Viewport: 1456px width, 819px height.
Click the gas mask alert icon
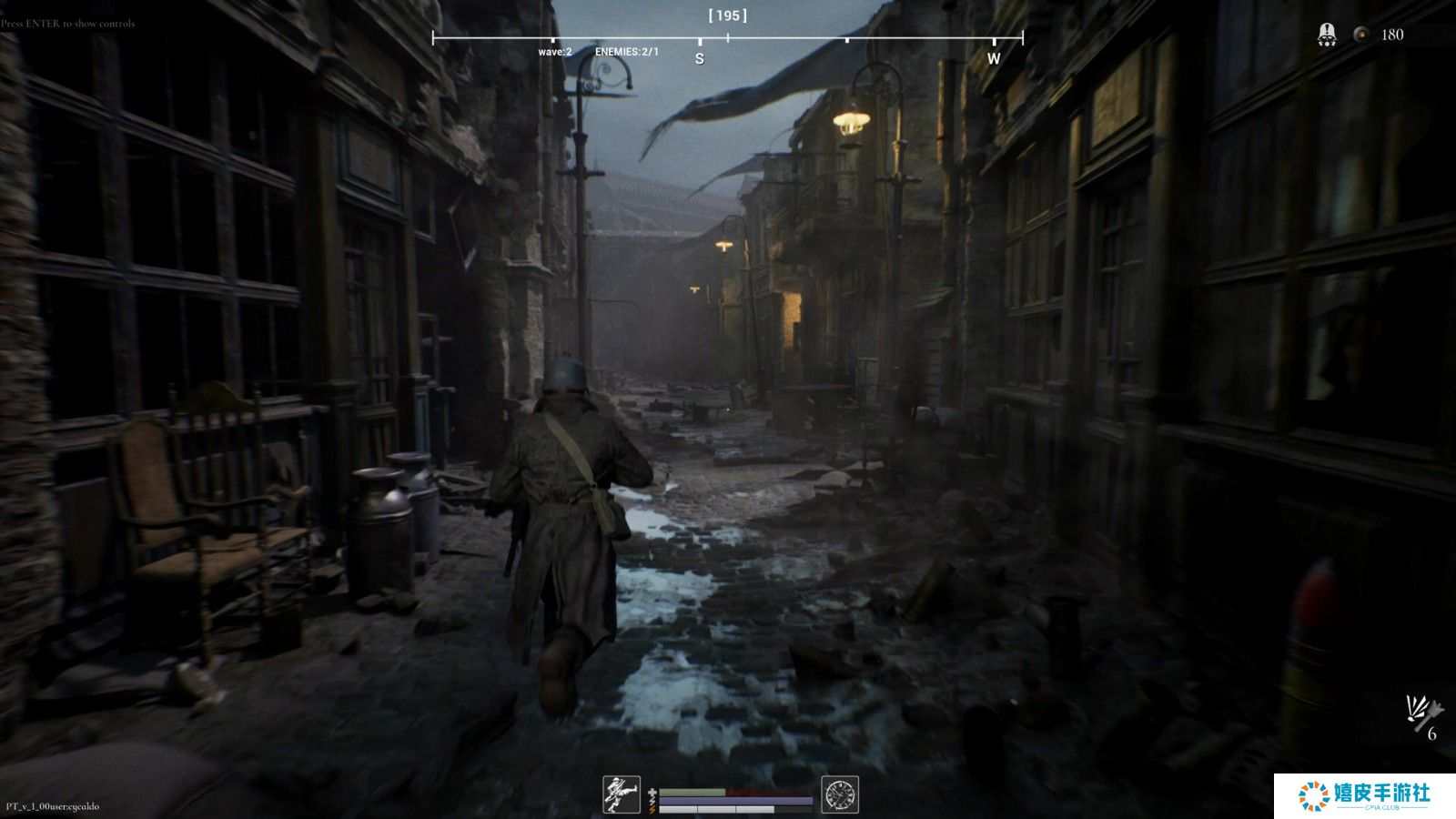(x=1327, y=35)
